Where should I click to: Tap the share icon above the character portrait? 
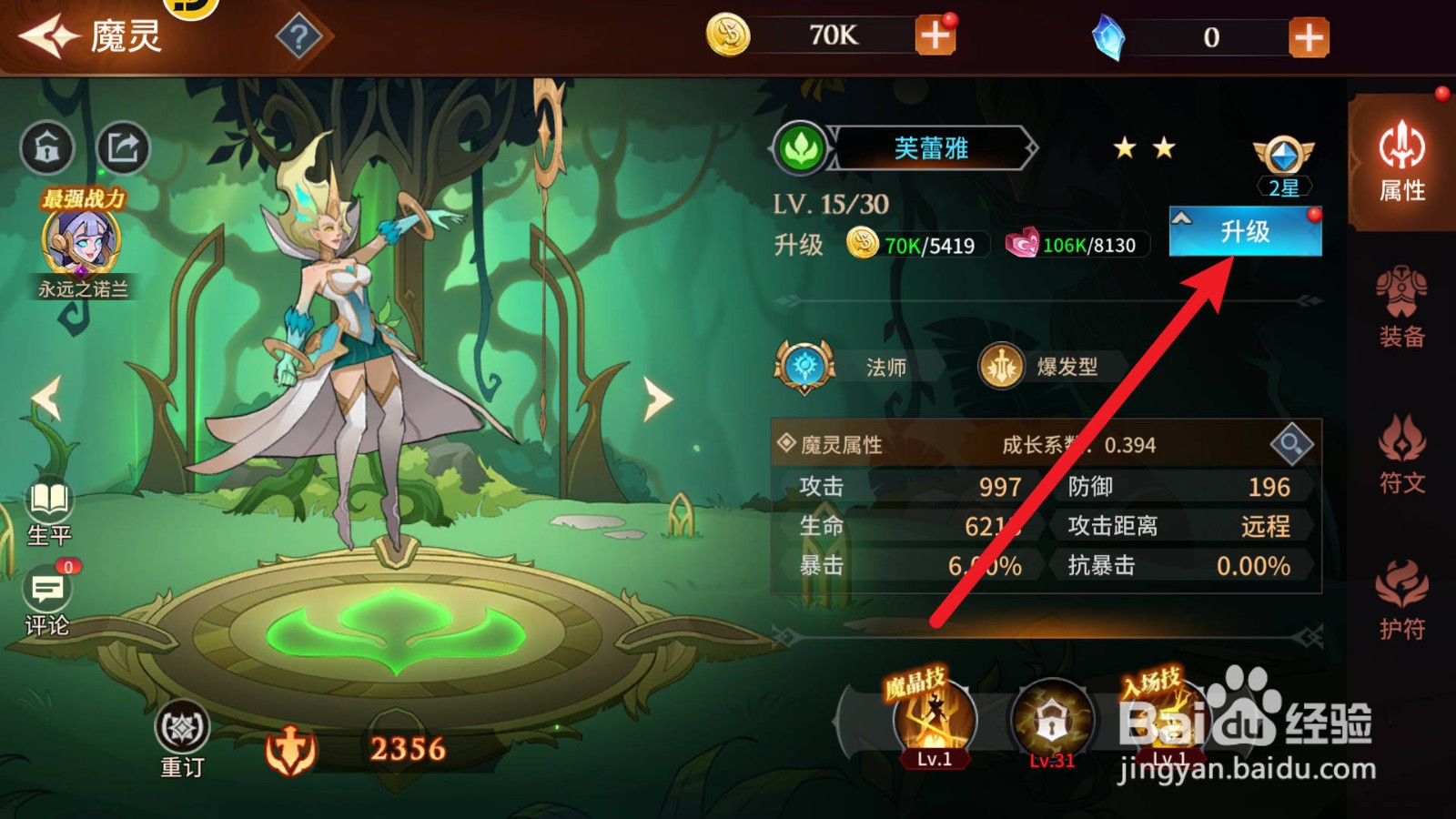125,143
